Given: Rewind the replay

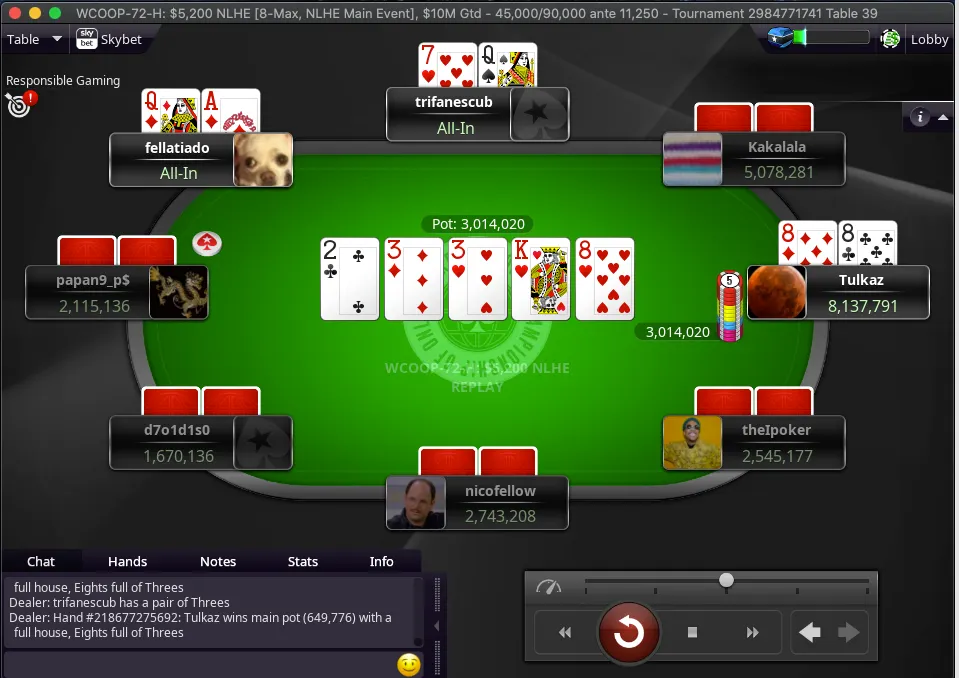Looking at the screenshot, I should click(565, 632).
